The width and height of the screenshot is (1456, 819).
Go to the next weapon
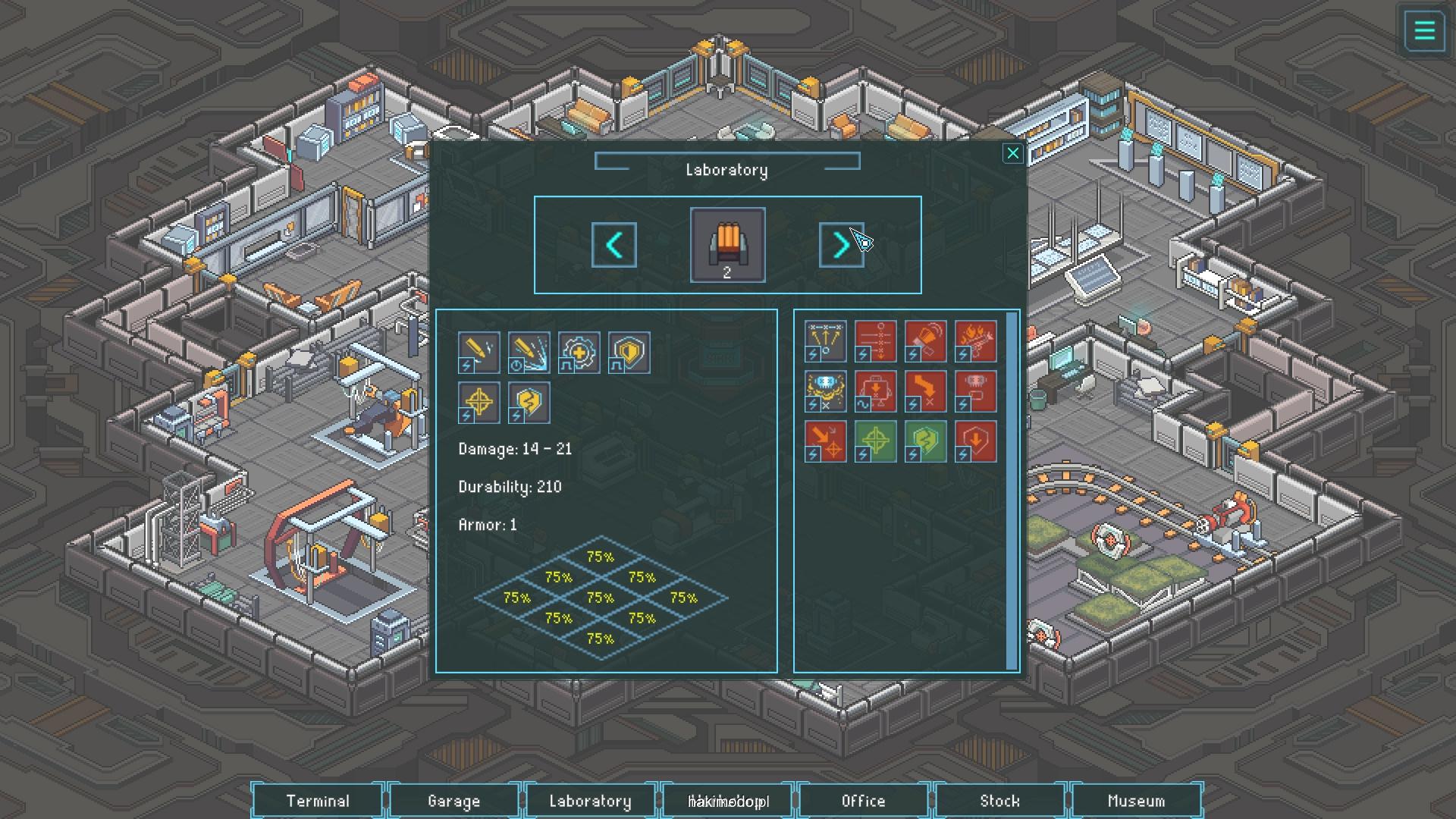click(841, 245)
